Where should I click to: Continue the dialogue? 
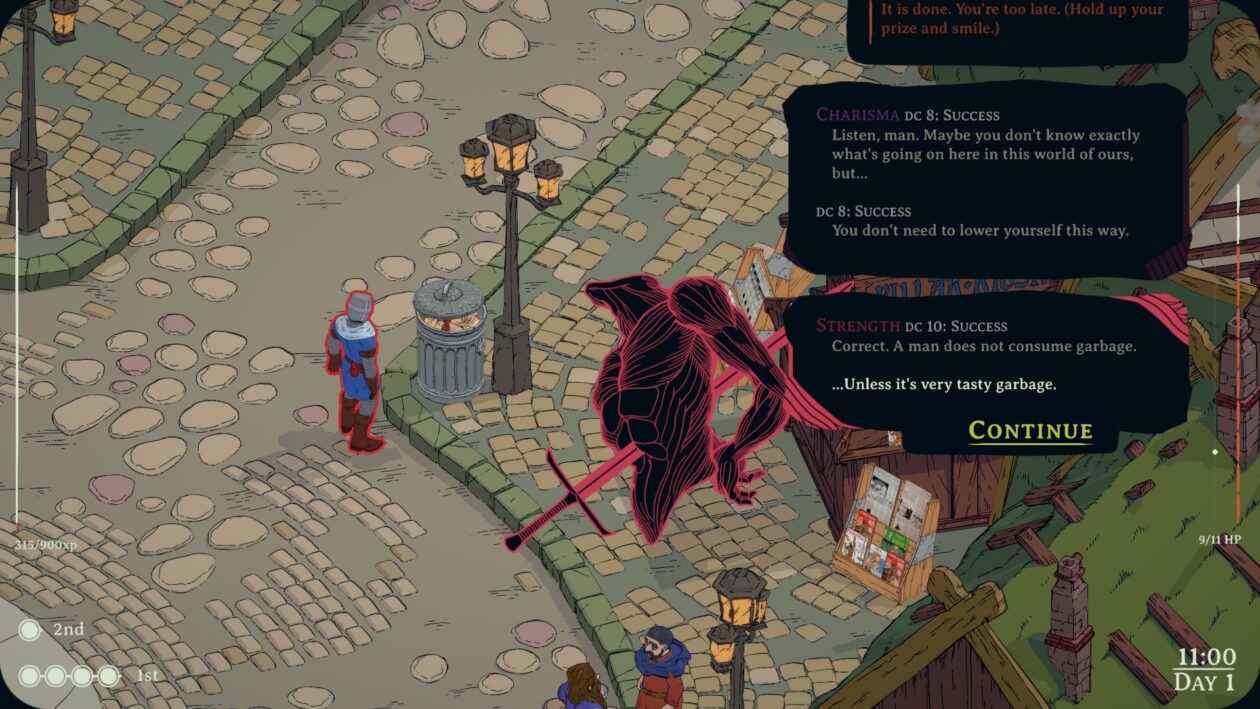(x=1030, y=431)
